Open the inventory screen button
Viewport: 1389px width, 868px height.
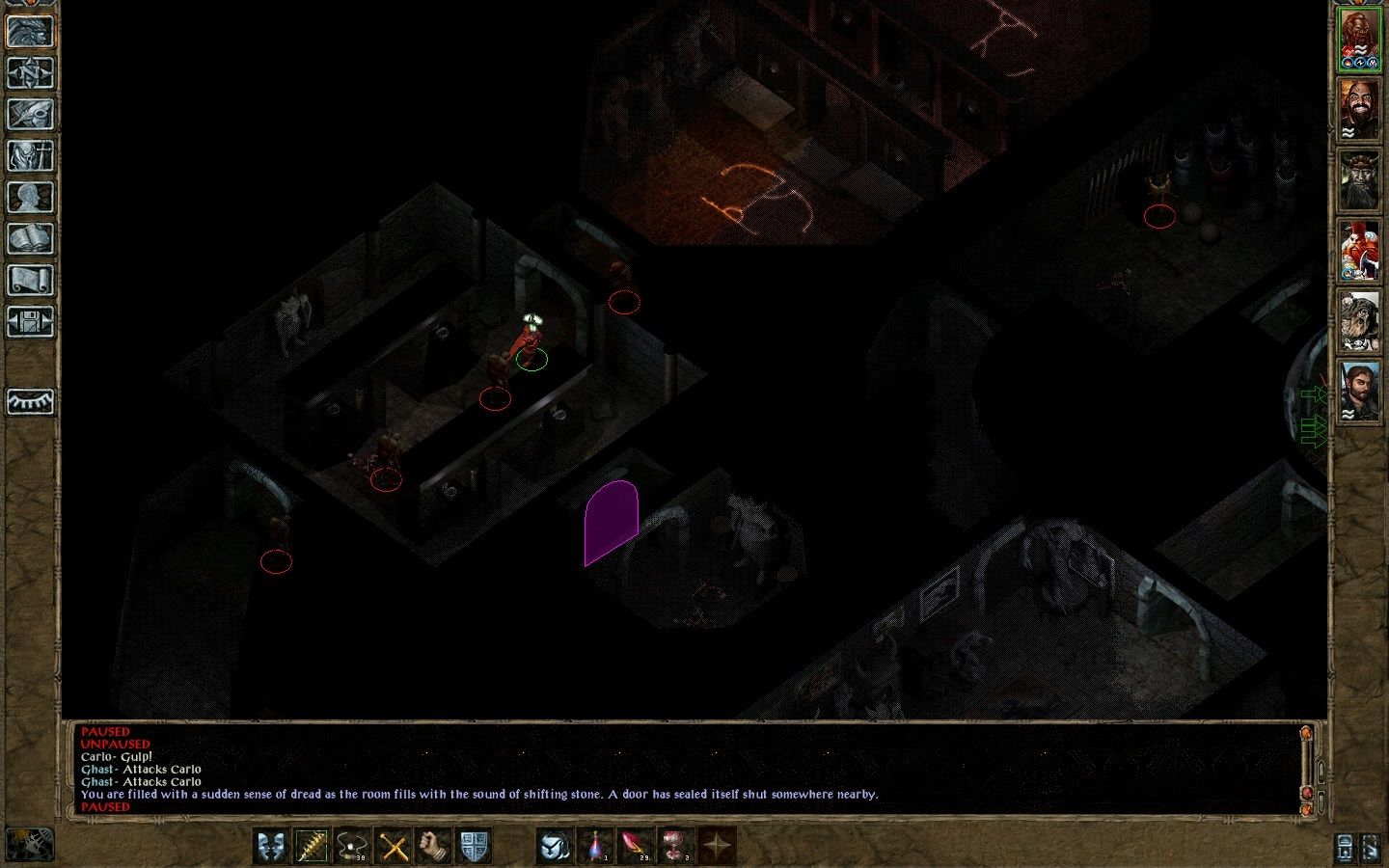coord(30,155)
